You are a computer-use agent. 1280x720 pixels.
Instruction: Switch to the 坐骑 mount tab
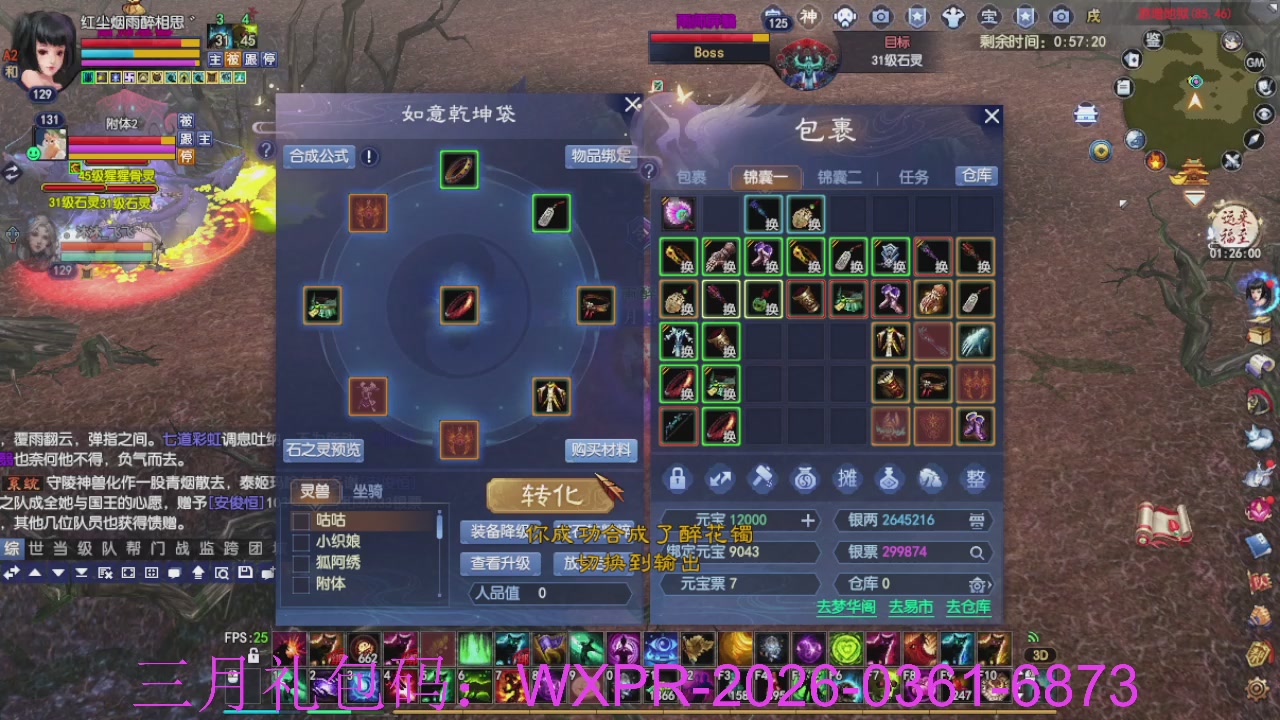click(x=369, y=492)
